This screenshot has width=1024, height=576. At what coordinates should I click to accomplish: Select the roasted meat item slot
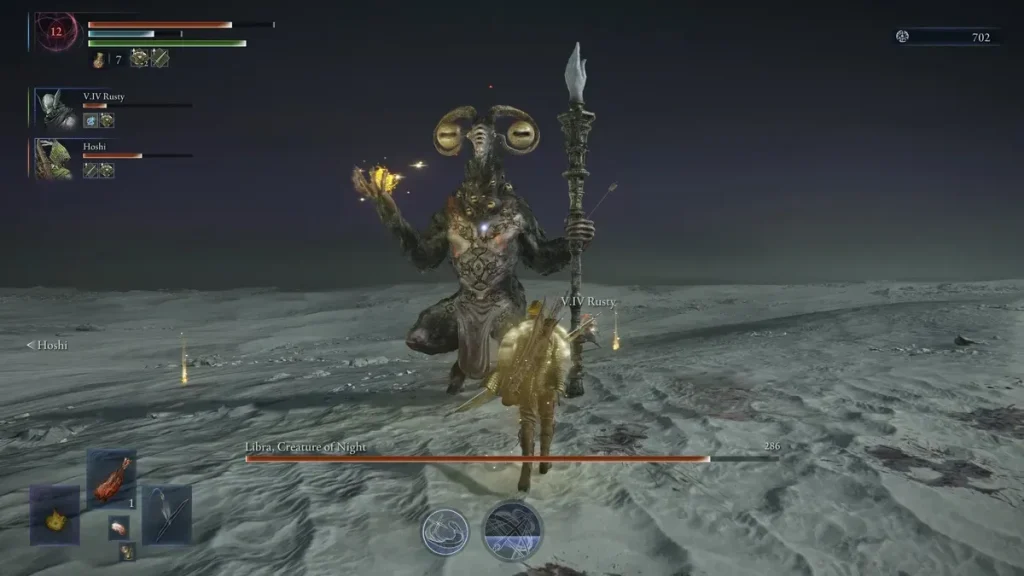(111, 477)
